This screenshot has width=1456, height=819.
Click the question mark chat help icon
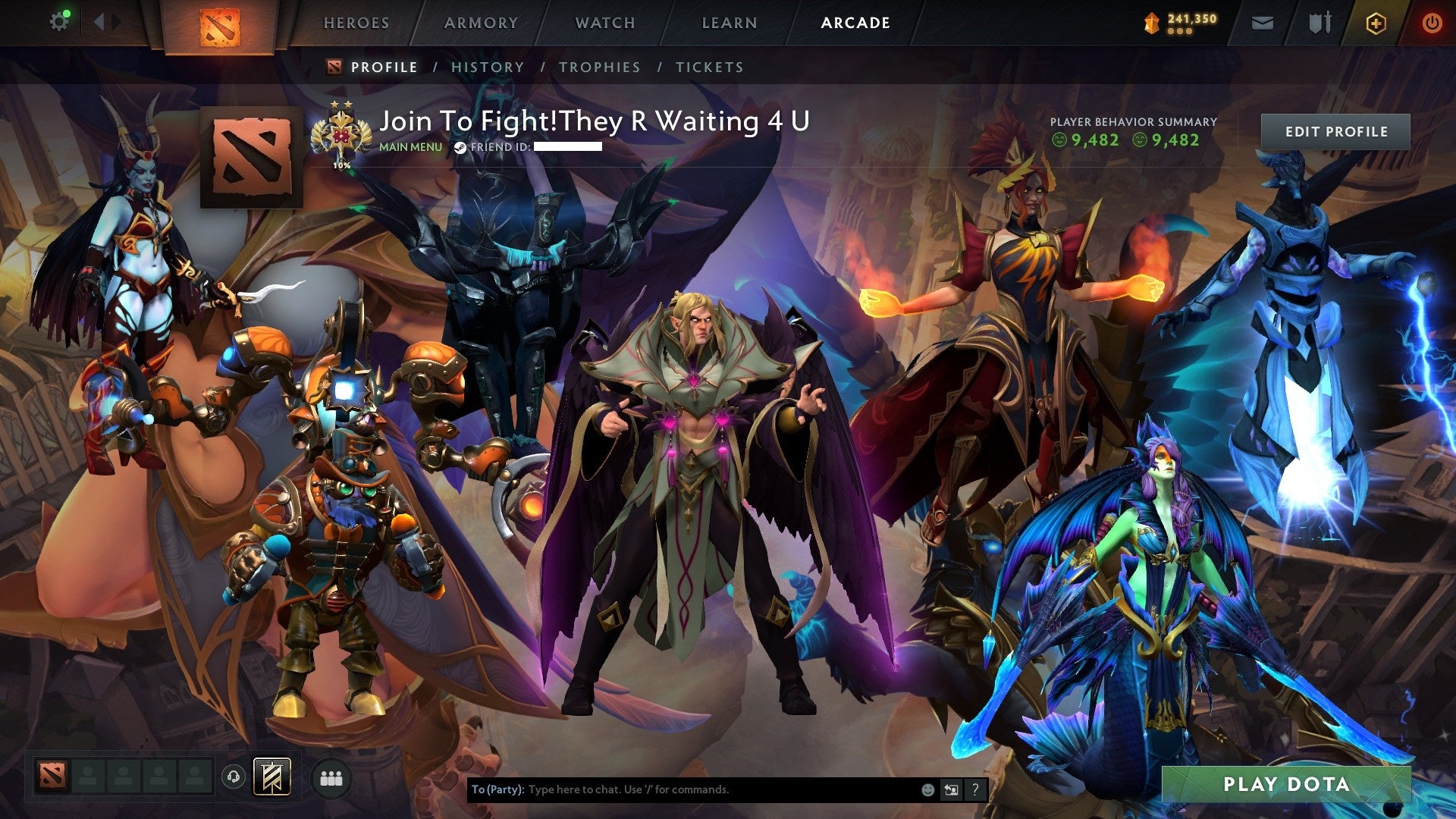pyautogui.click(x=974, y=789)
